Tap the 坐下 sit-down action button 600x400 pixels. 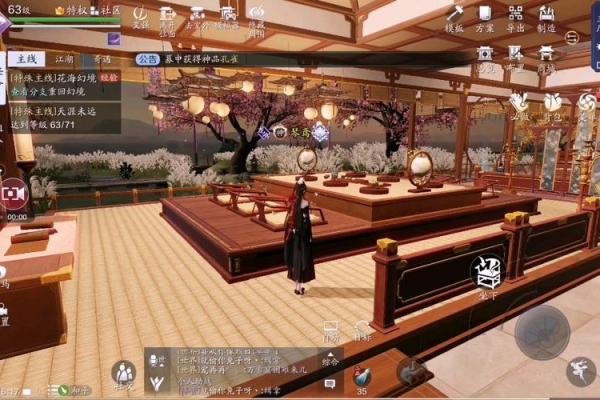tap(487, 273)
